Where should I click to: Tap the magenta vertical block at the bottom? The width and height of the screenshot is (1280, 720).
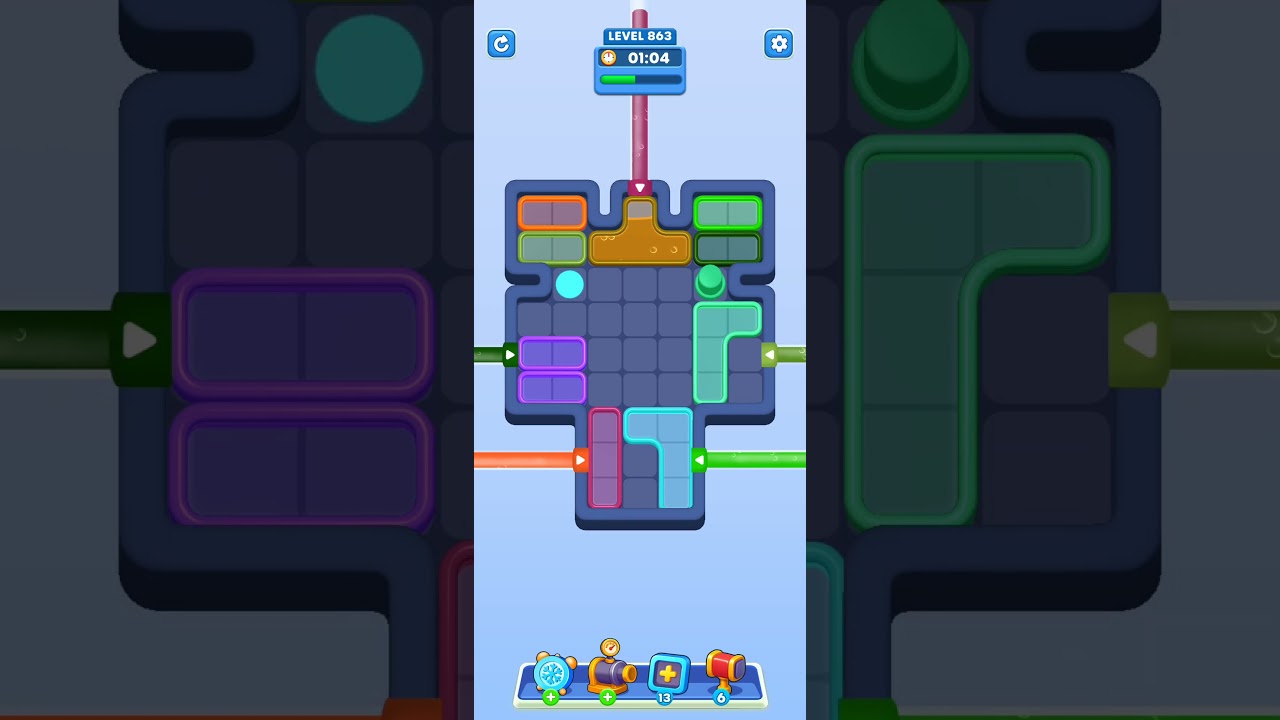[605, 460]
